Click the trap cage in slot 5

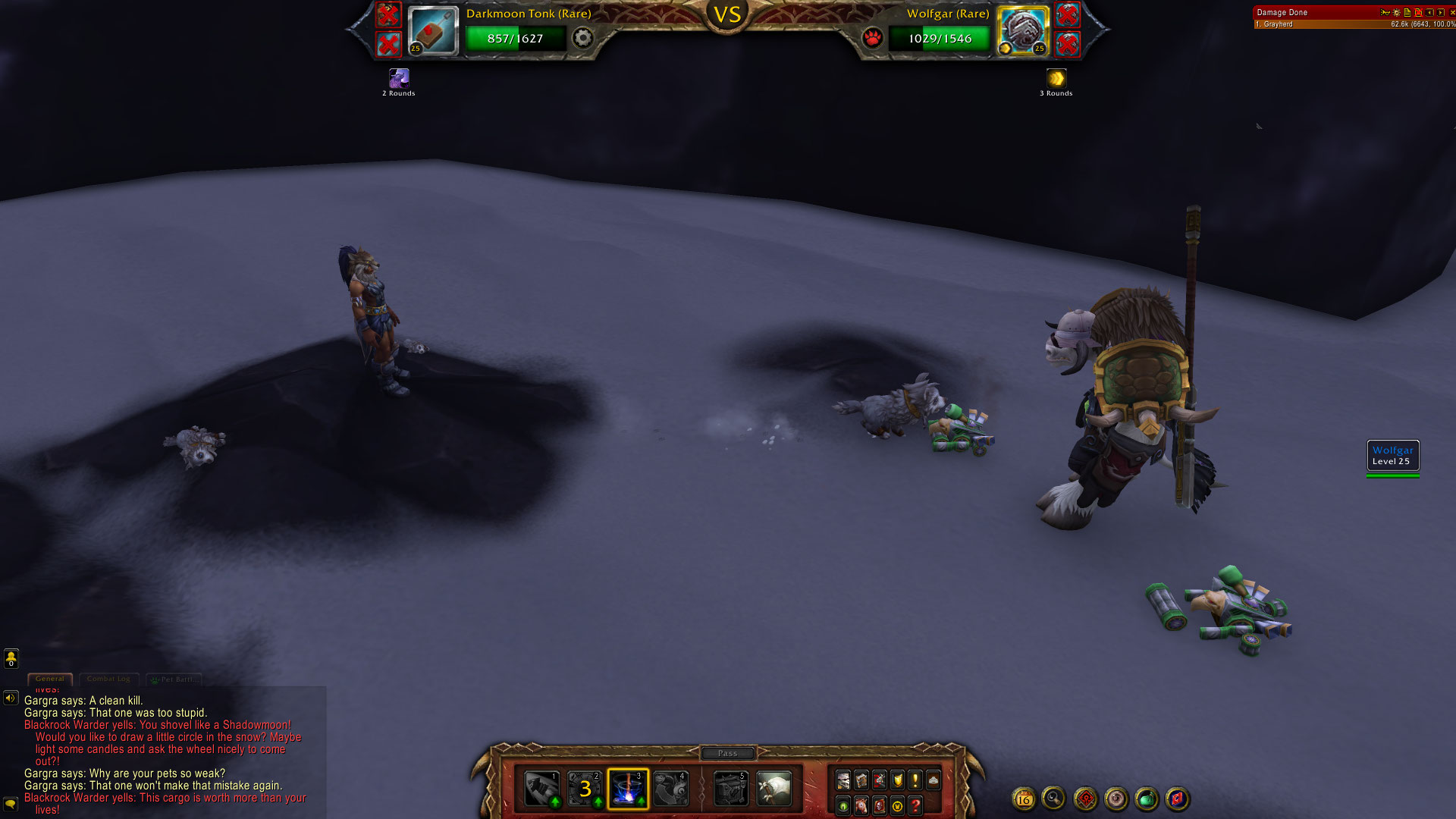(731, 789)
